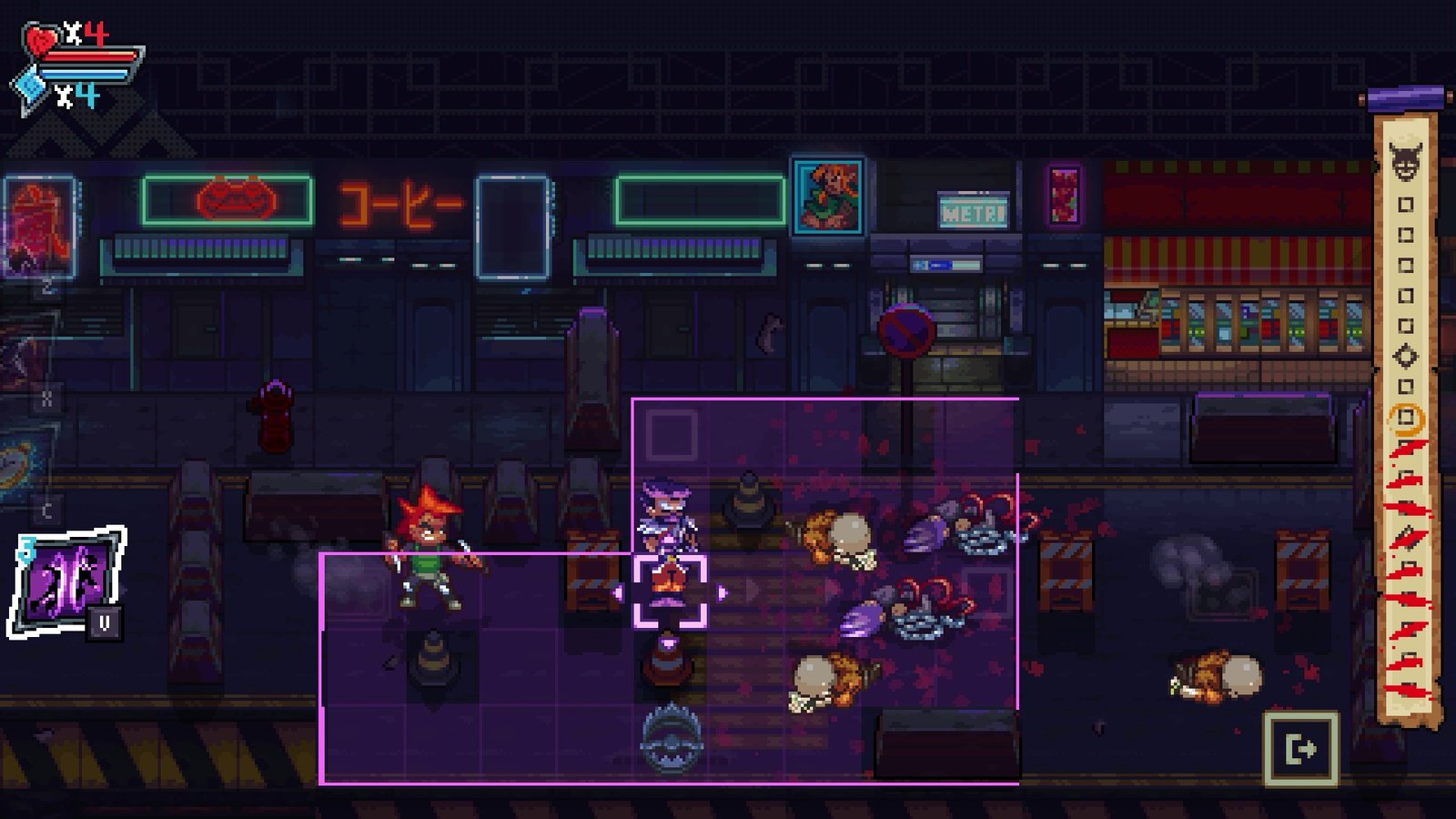Click the diamond marker on the scroll
This screenshot has height=819, width=1456.
coord(1406,356)
